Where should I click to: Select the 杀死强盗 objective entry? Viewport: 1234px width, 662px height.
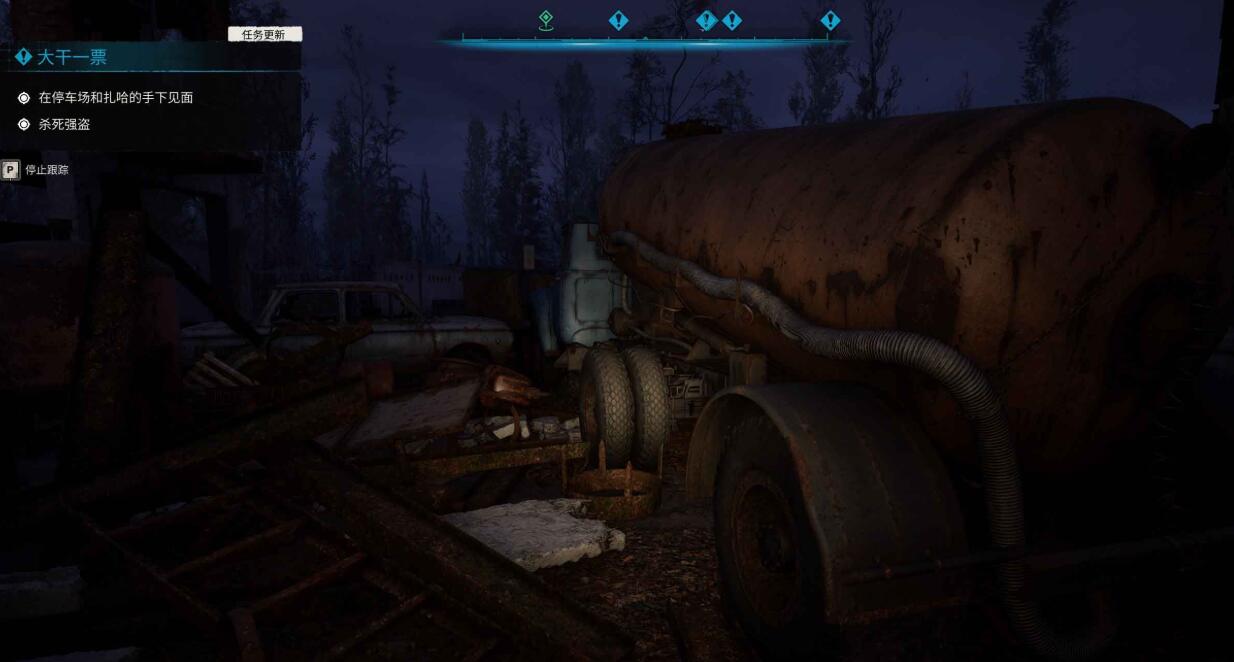tap(64, 125)
